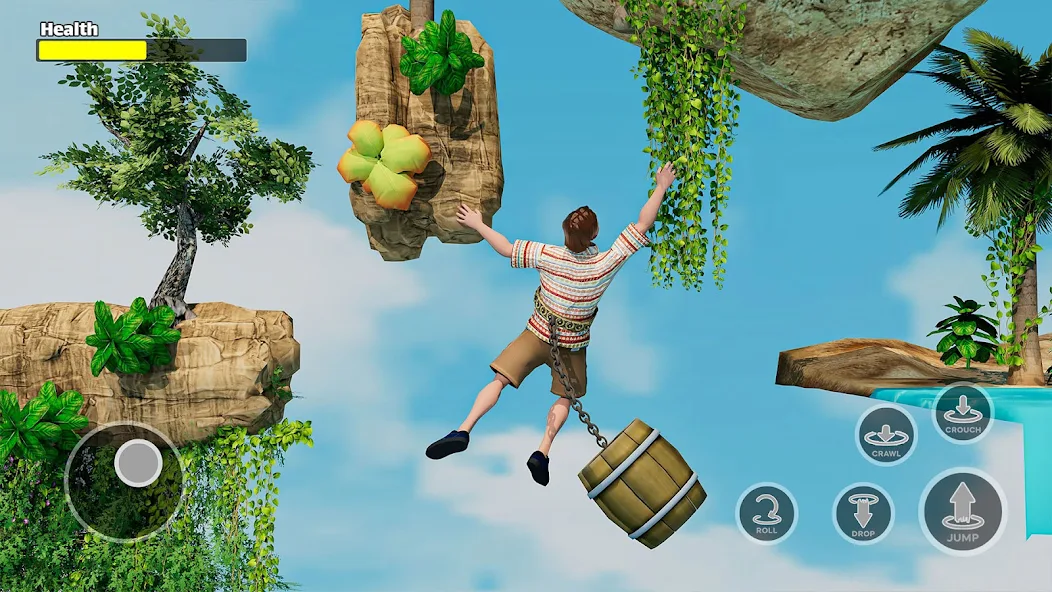
Task: Hit the Crawl action button
Action: coord(886,436)
